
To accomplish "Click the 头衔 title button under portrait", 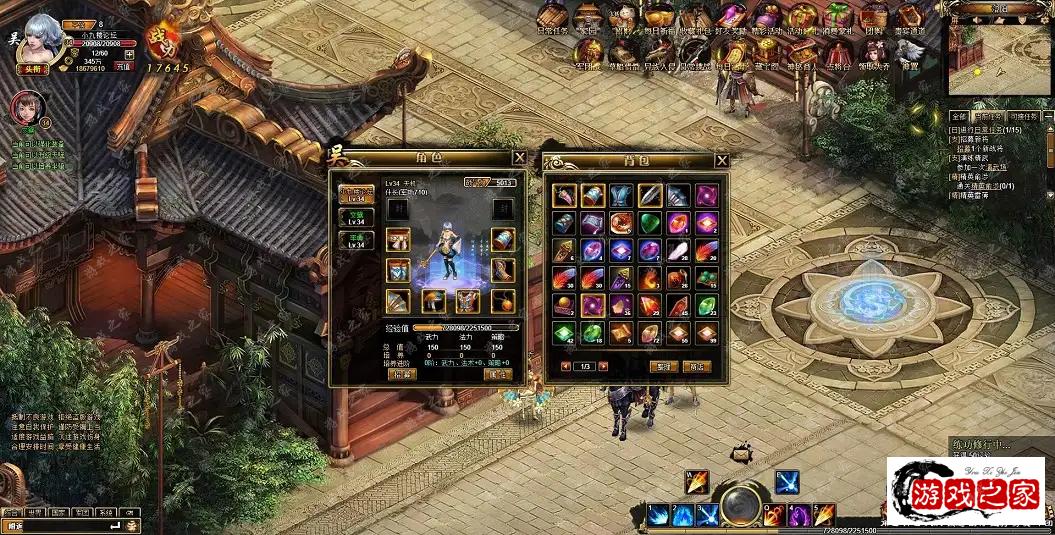I will tap(32, 68).
